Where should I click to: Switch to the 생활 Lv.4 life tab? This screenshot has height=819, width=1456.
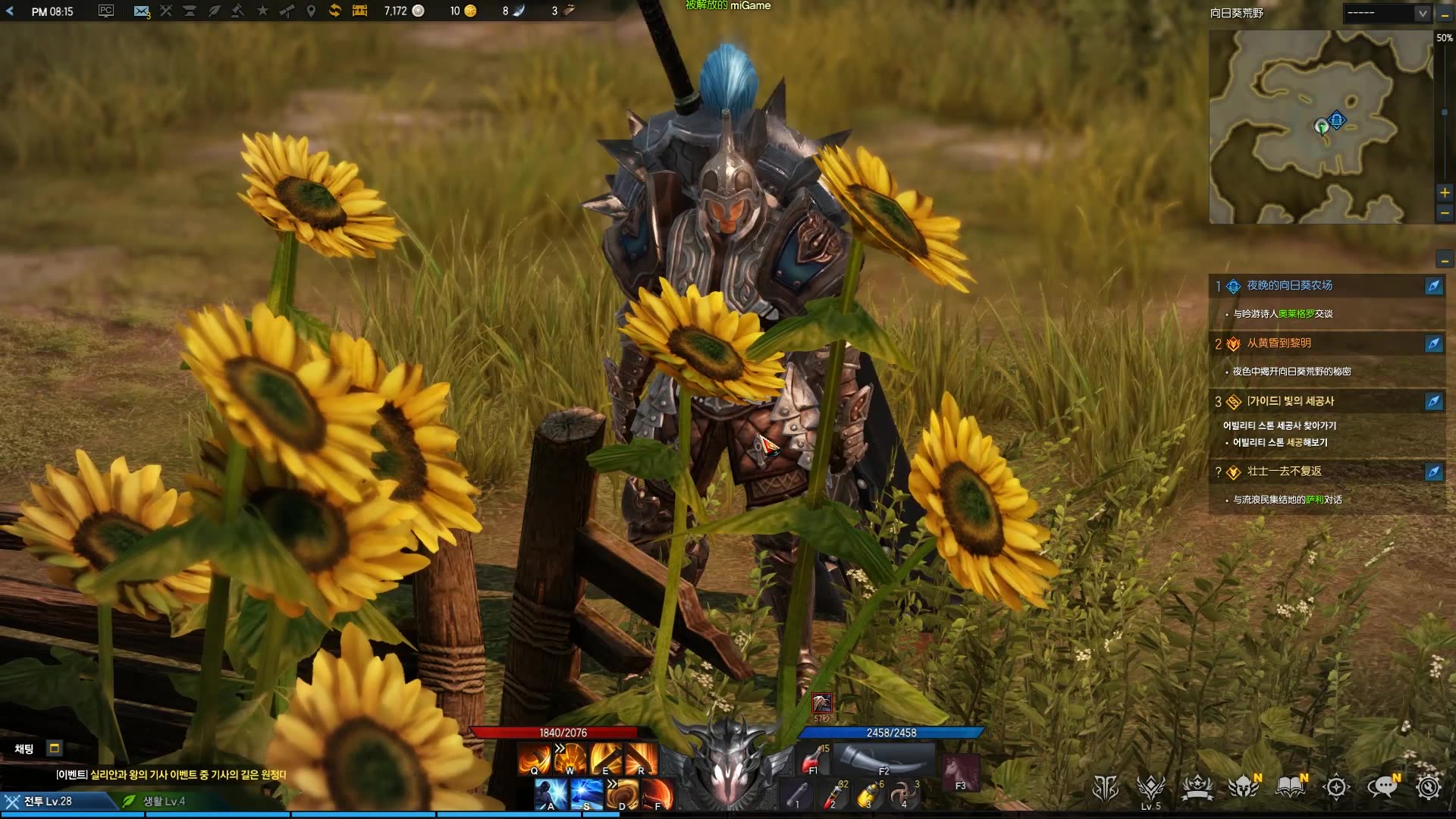[x=164, y=801]
